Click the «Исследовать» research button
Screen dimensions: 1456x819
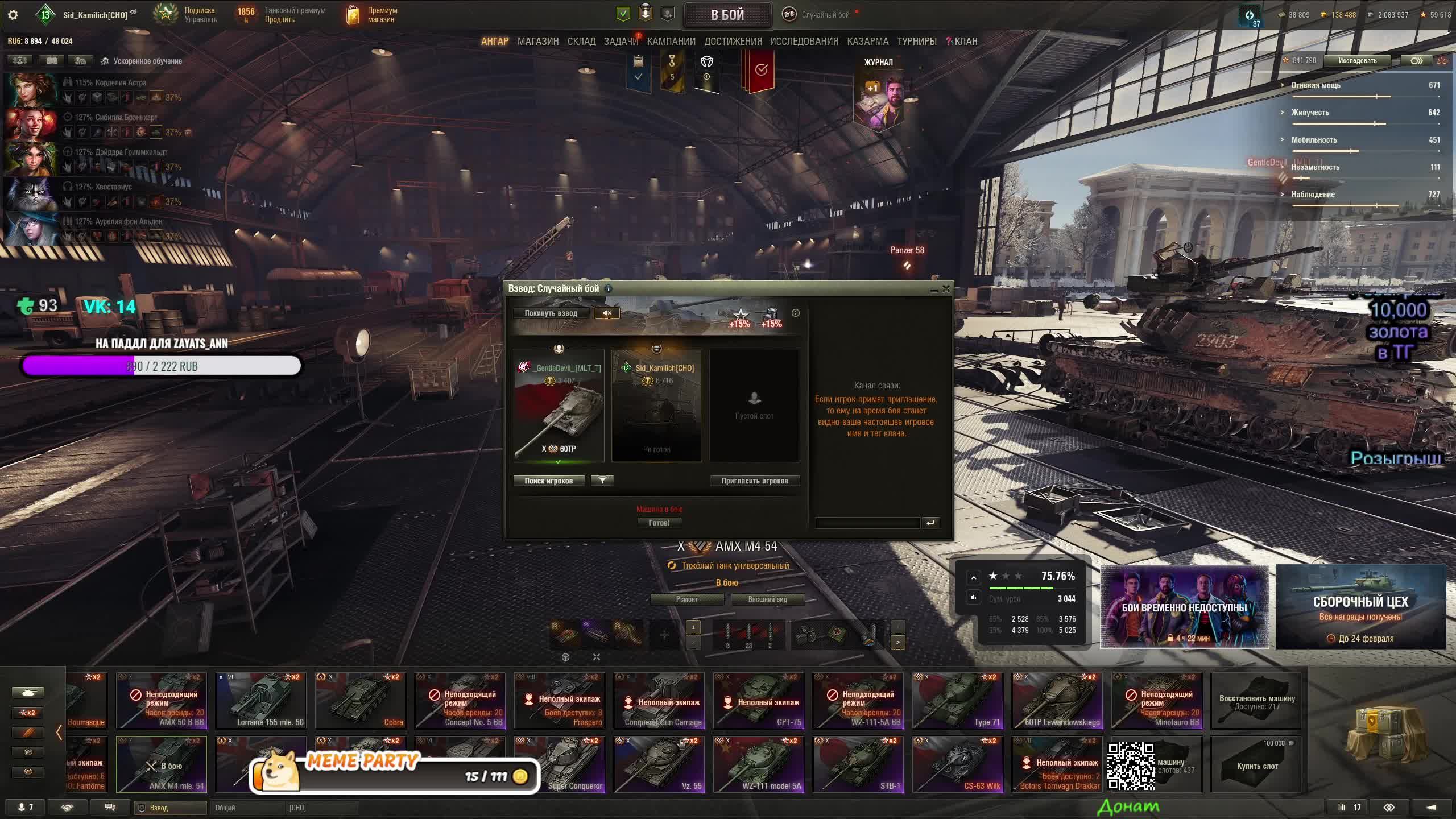click(x=1357, y=61)
